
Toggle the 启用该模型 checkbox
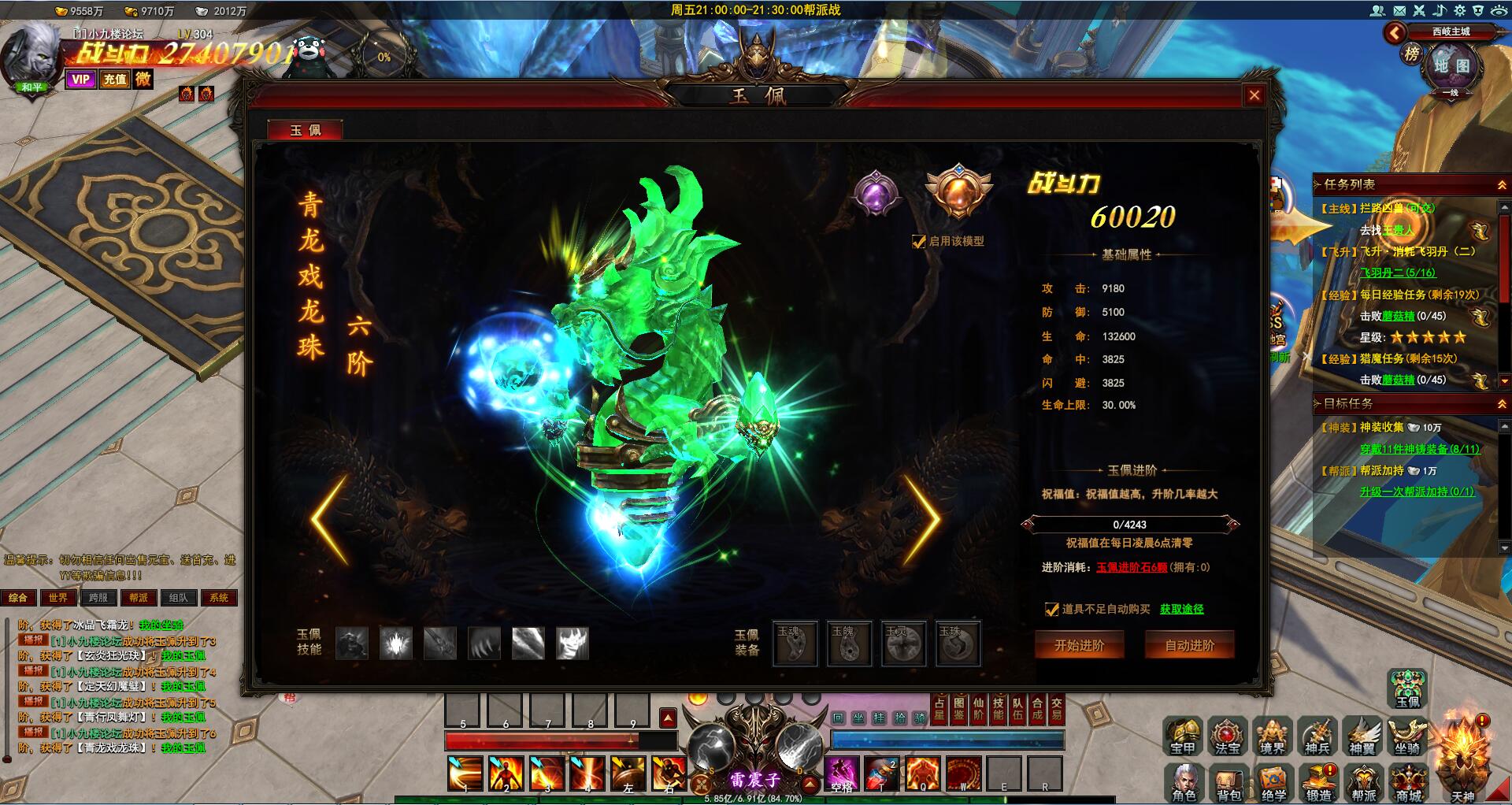918,242
